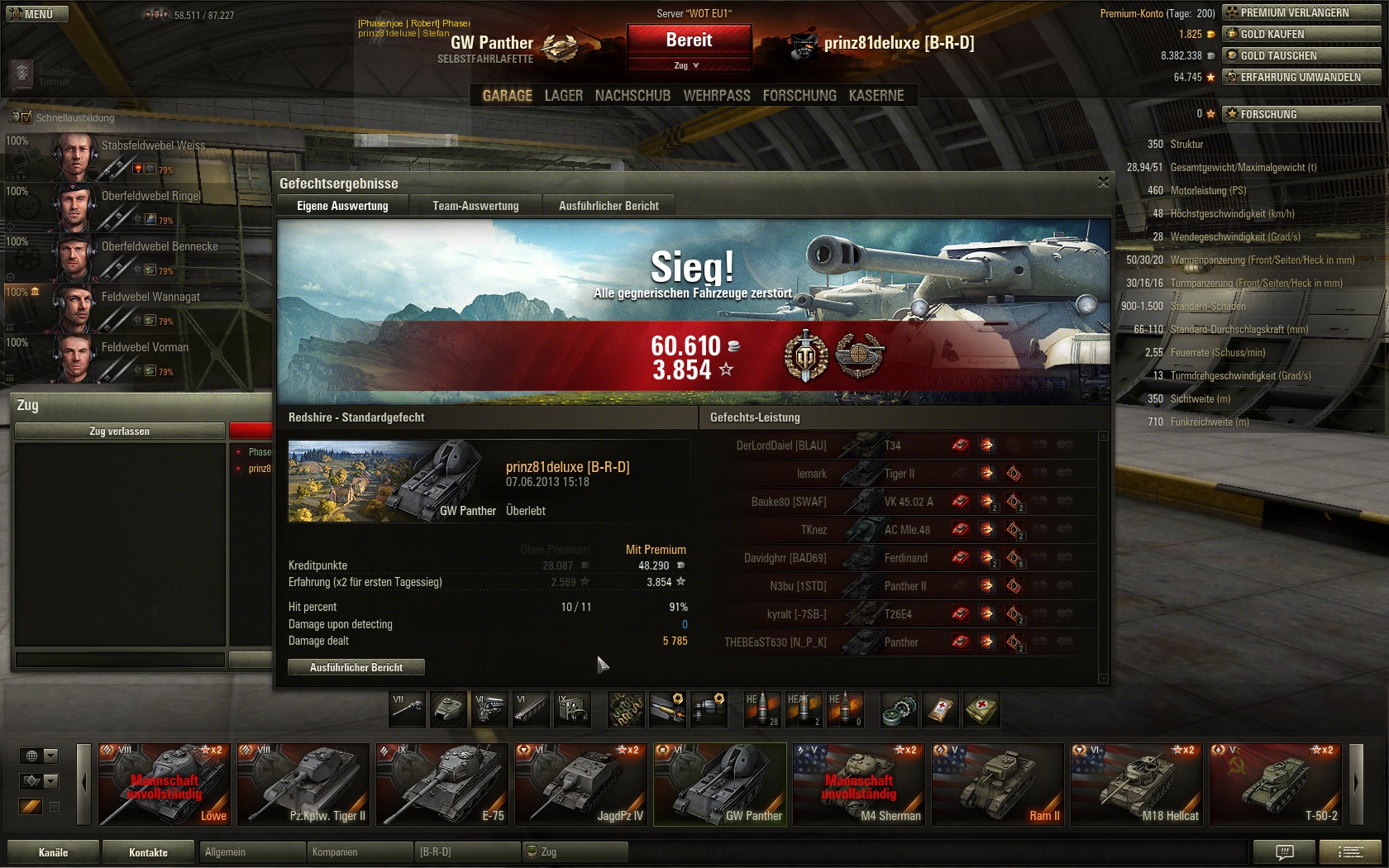Screen dimensions: 1389x868
Task: Switch to Team-Auswertung tab
Action: coord(475,206)
